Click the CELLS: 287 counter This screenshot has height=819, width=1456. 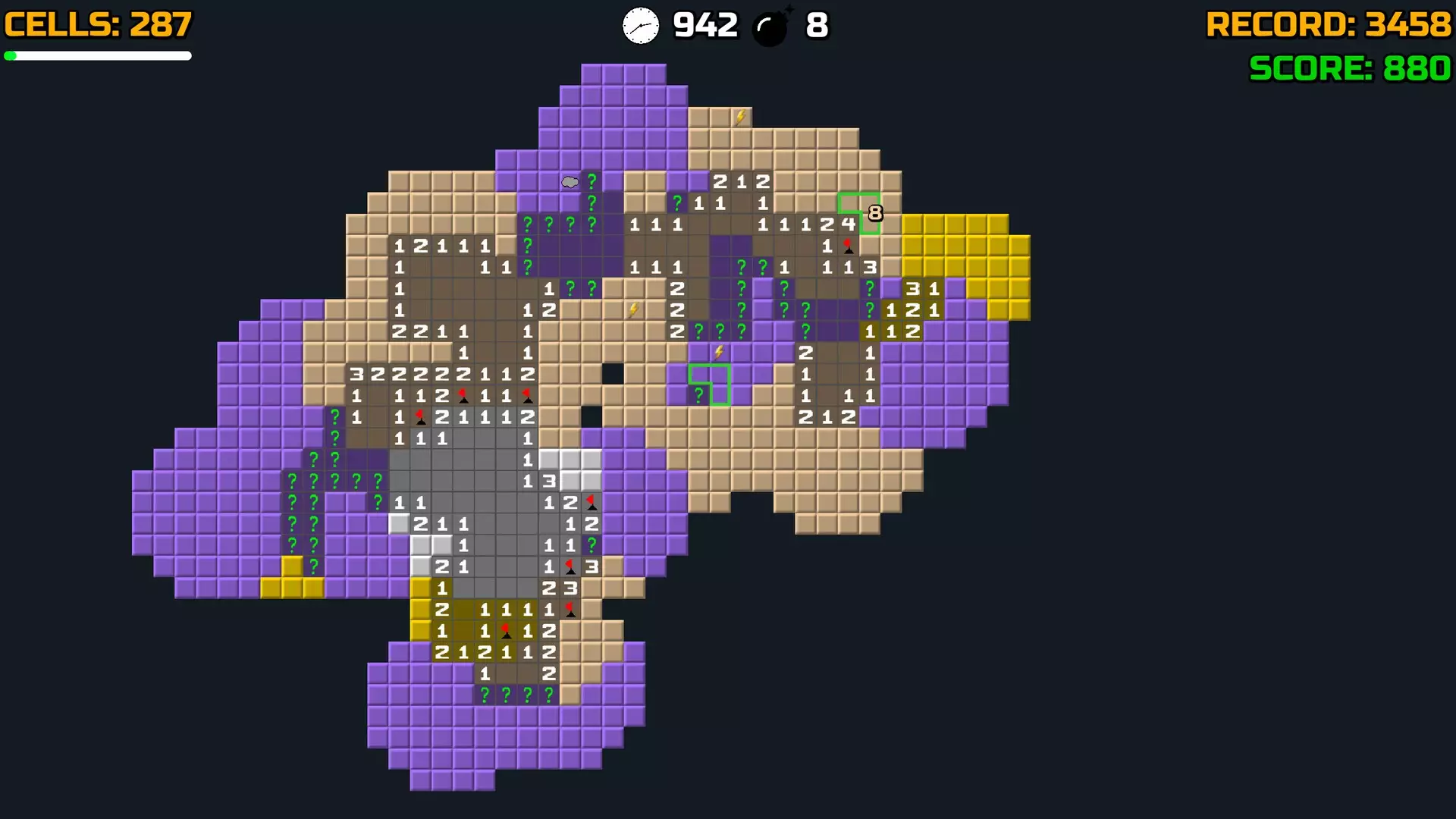point(97,23)
